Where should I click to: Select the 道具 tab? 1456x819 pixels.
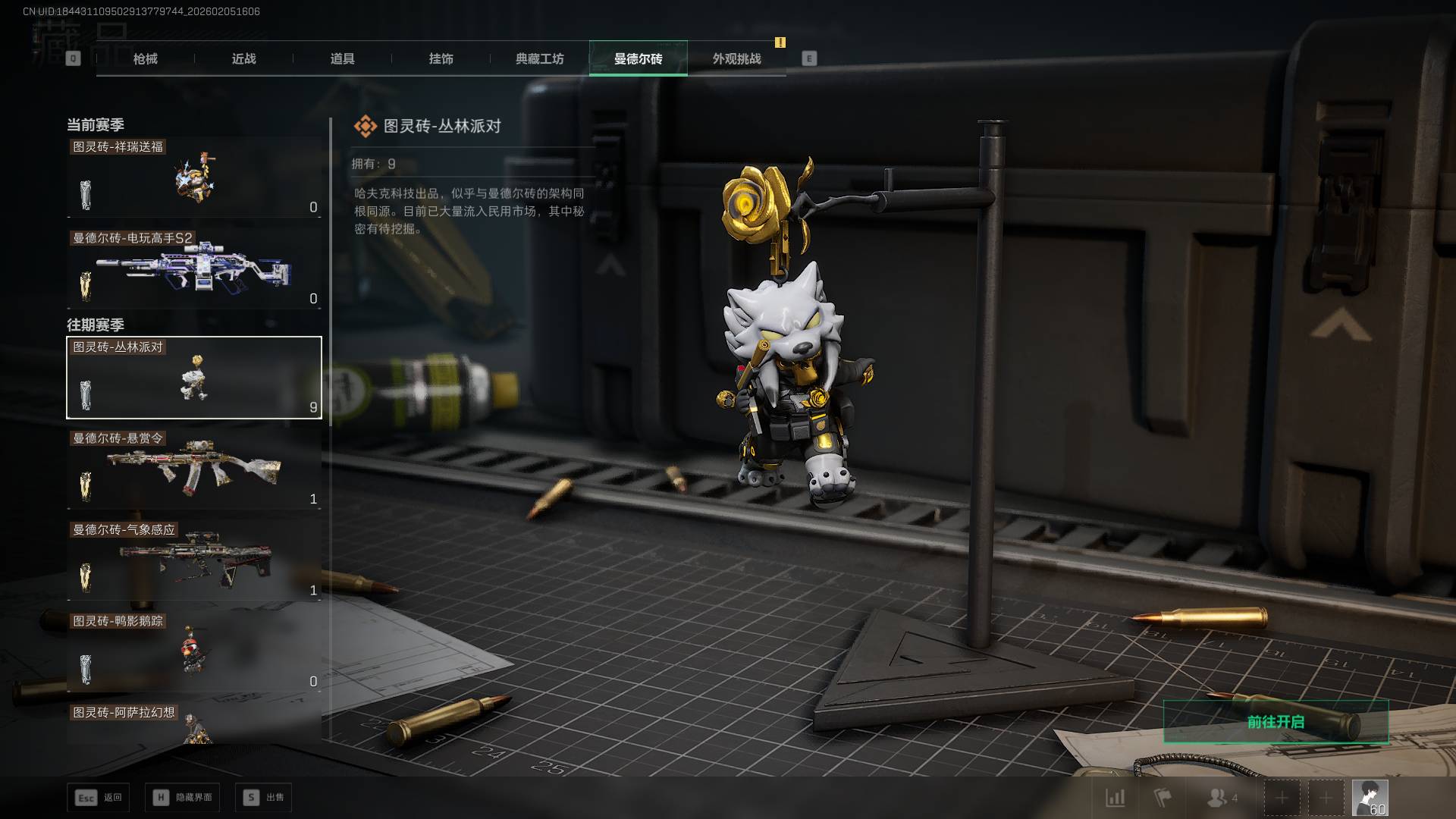342,58
